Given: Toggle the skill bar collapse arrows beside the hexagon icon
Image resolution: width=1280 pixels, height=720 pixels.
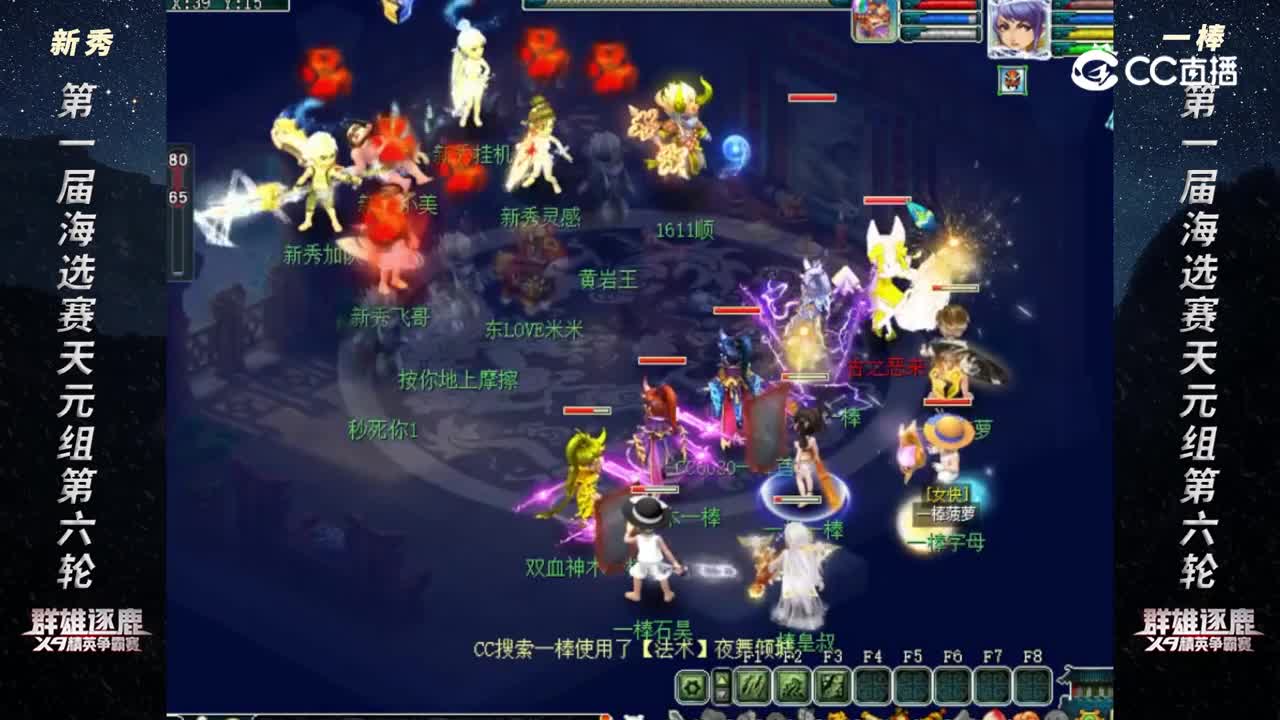Looking at the screenshot, I should [722, 685].
